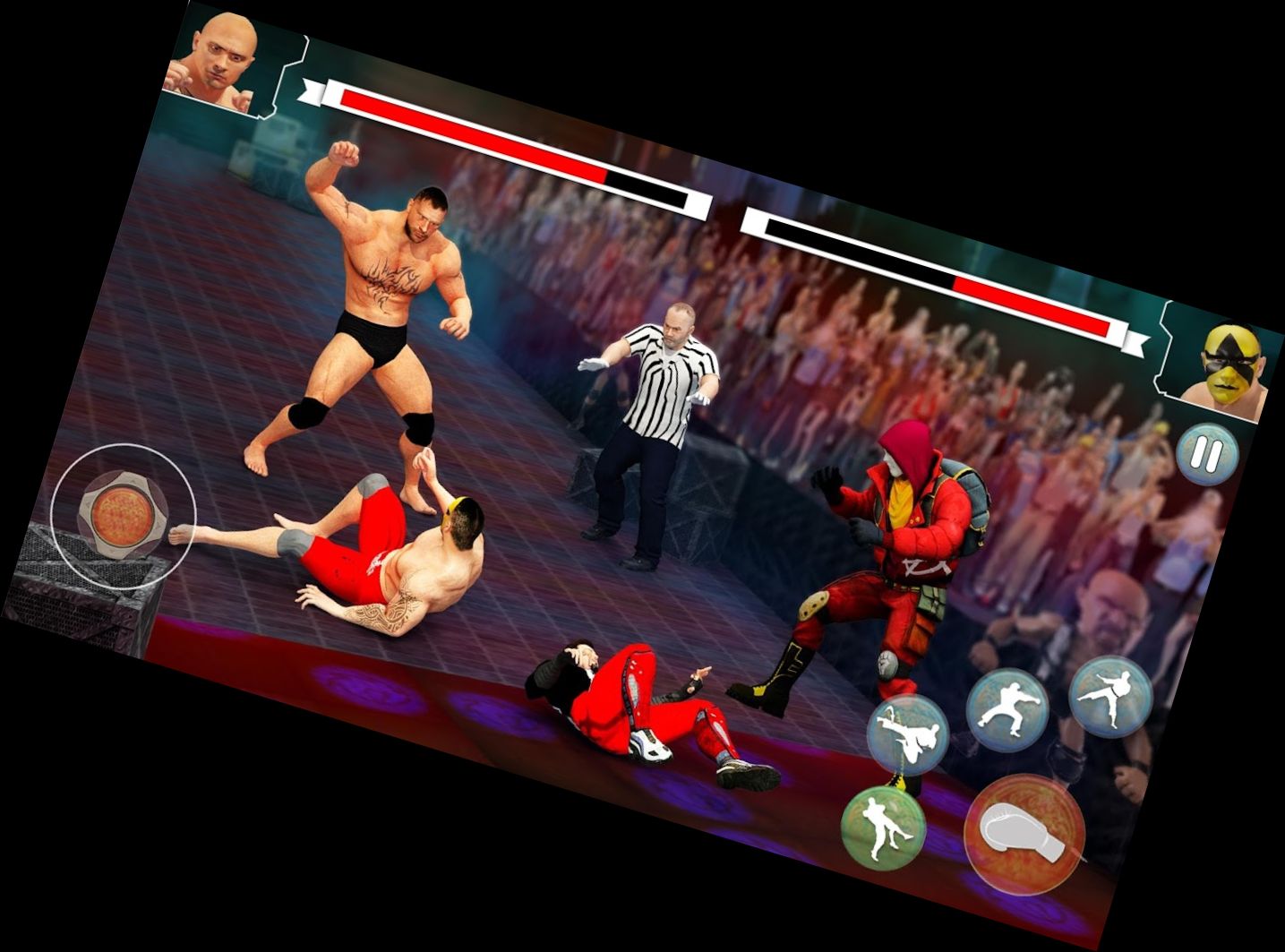Activate the green grapple throw move

882,828
